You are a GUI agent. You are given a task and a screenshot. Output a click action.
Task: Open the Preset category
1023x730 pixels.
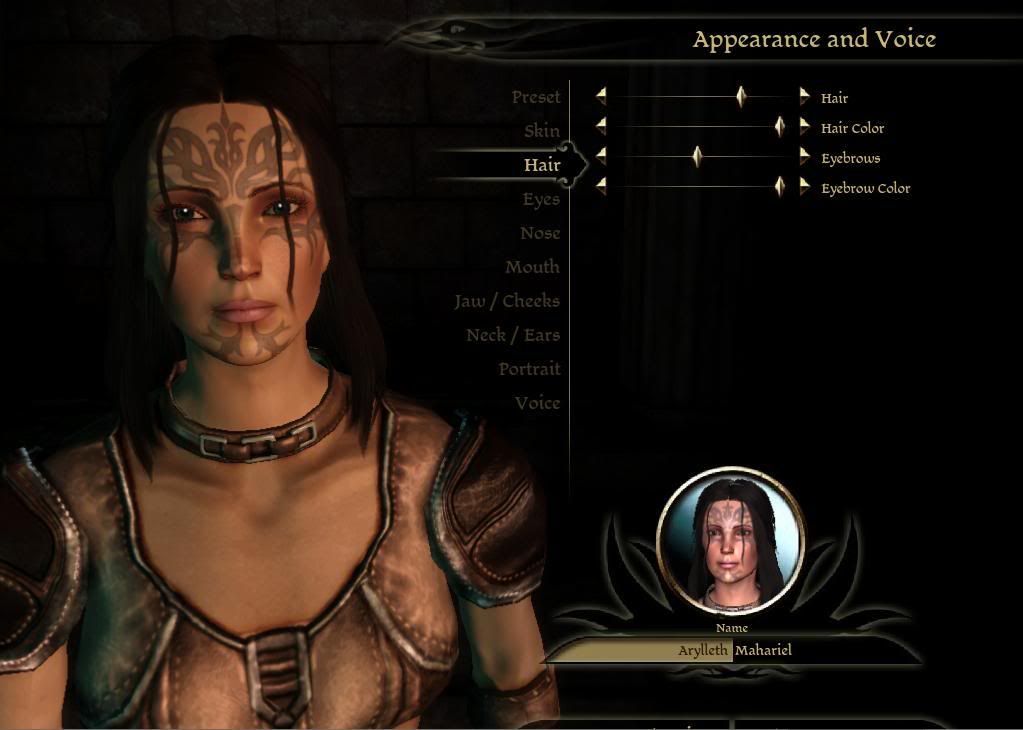(536, 97)
